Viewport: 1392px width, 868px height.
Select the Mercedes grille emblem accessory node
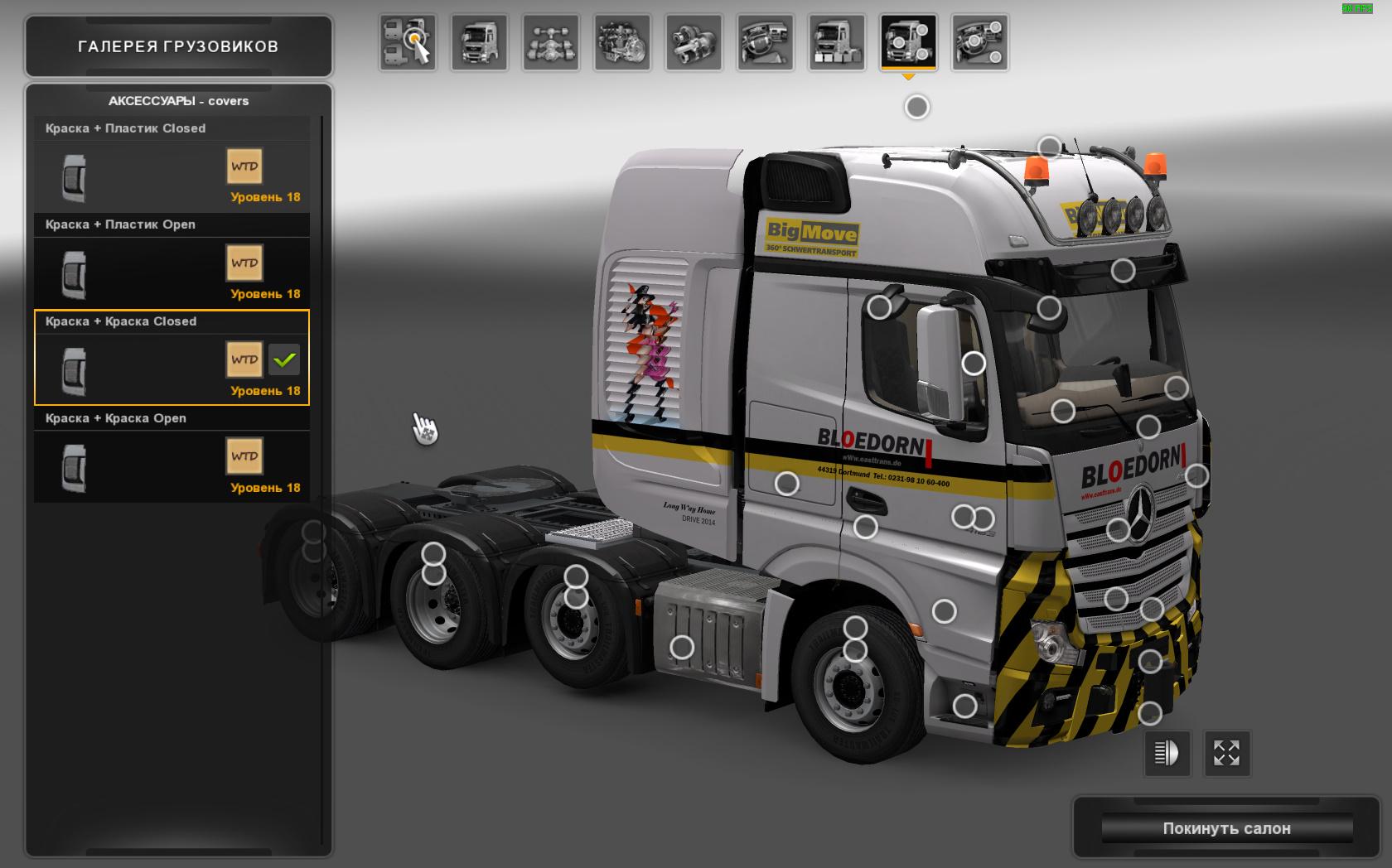[x=1118, y=530]
